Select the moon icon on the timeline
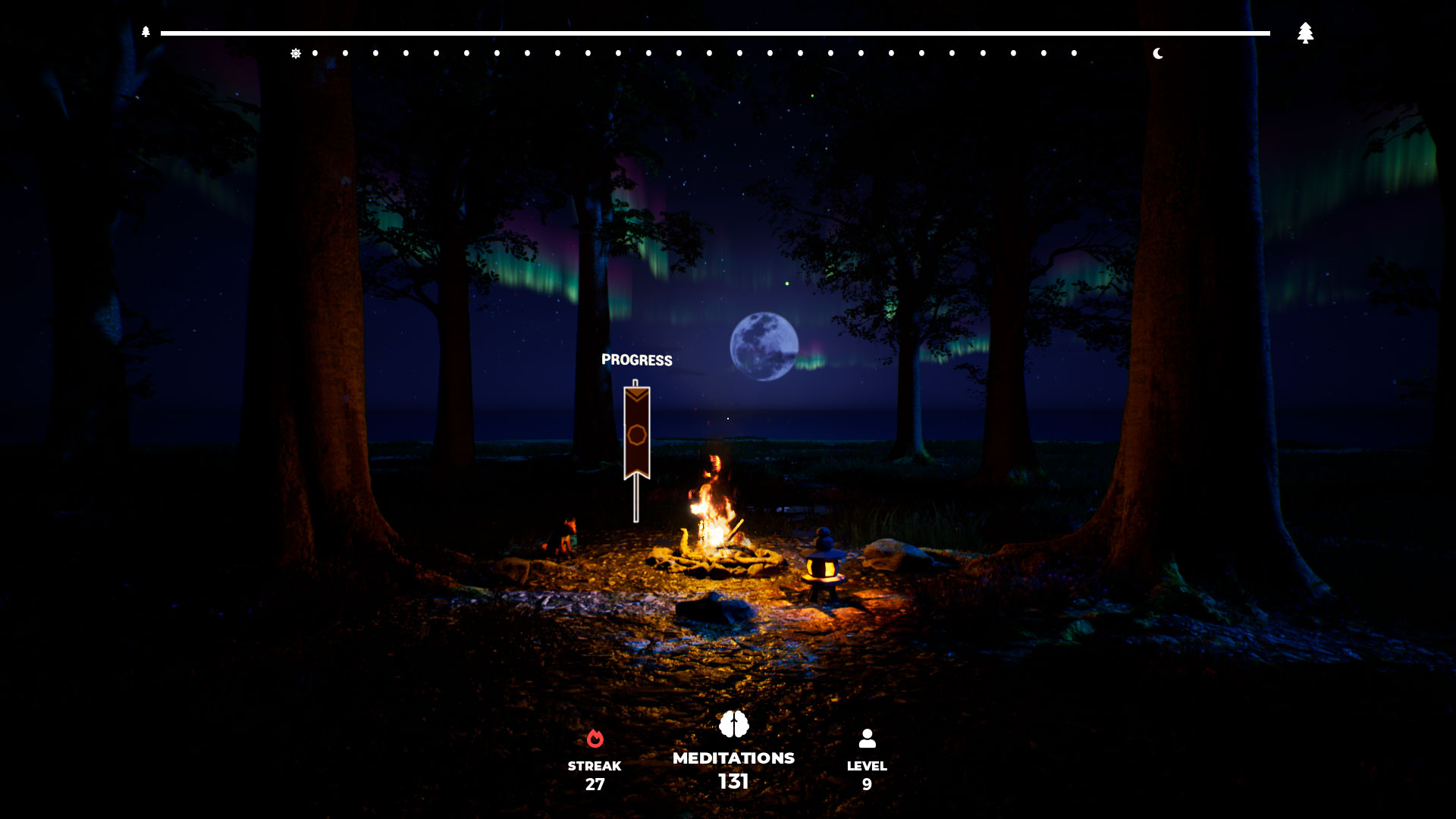 point(1158,53)
